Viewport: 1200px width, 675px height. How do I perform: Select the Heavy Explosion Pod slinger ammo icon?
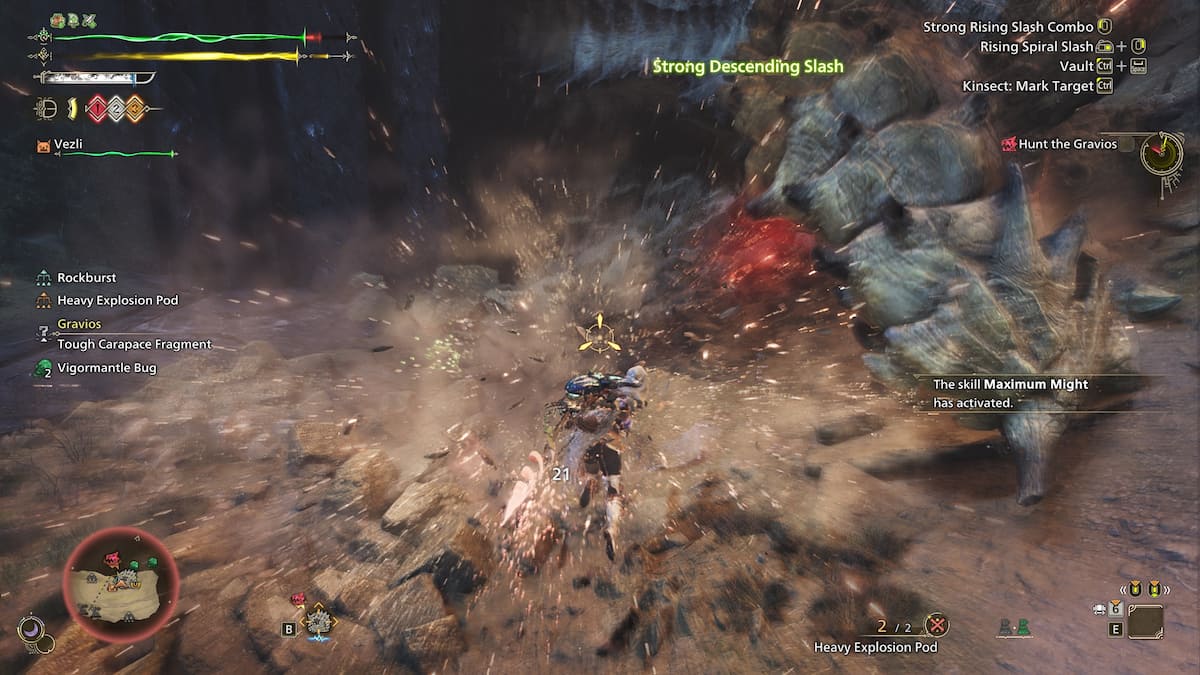936,626
